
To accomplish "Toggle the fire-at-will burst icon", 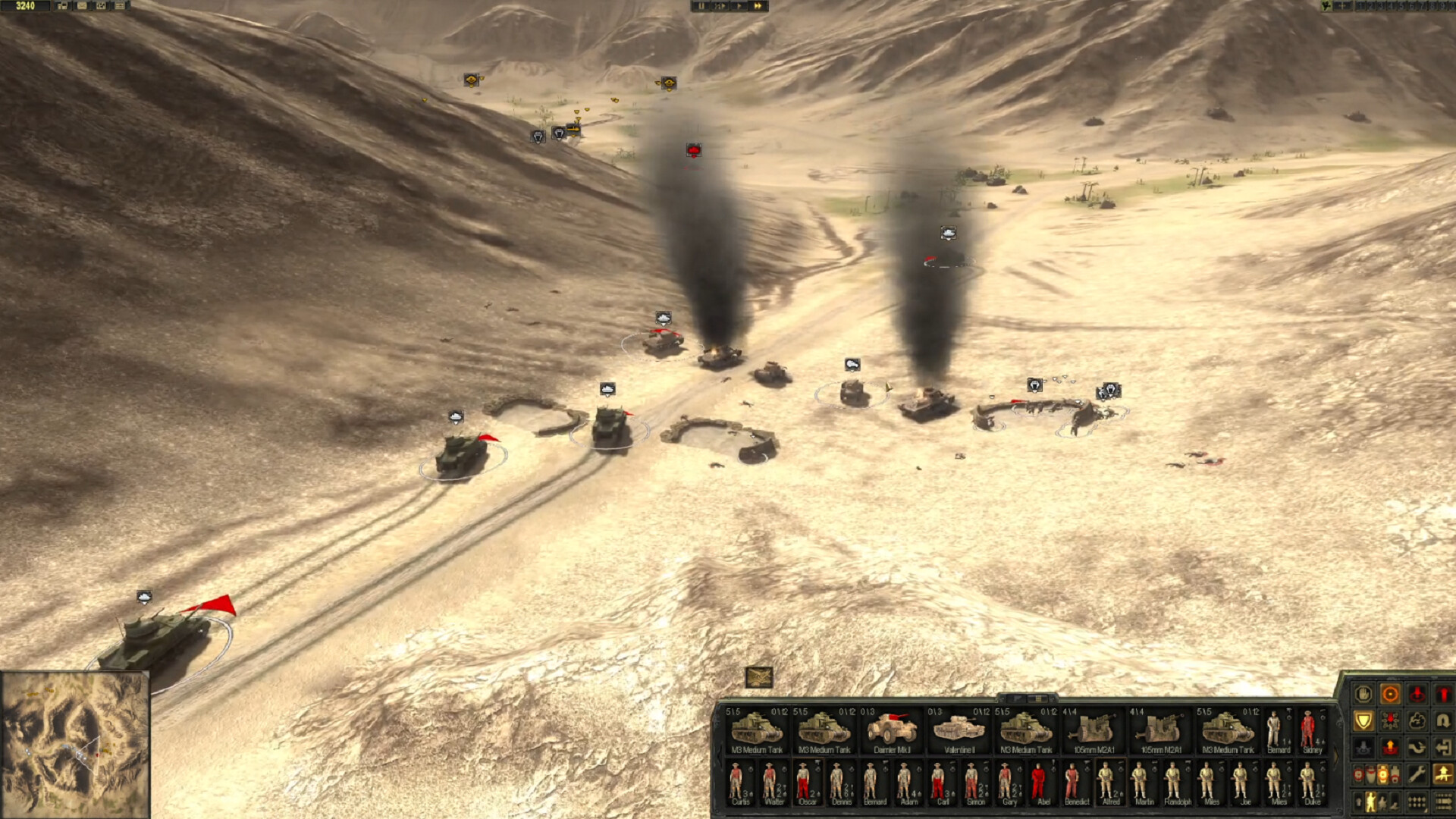I will click(1389, 720).
